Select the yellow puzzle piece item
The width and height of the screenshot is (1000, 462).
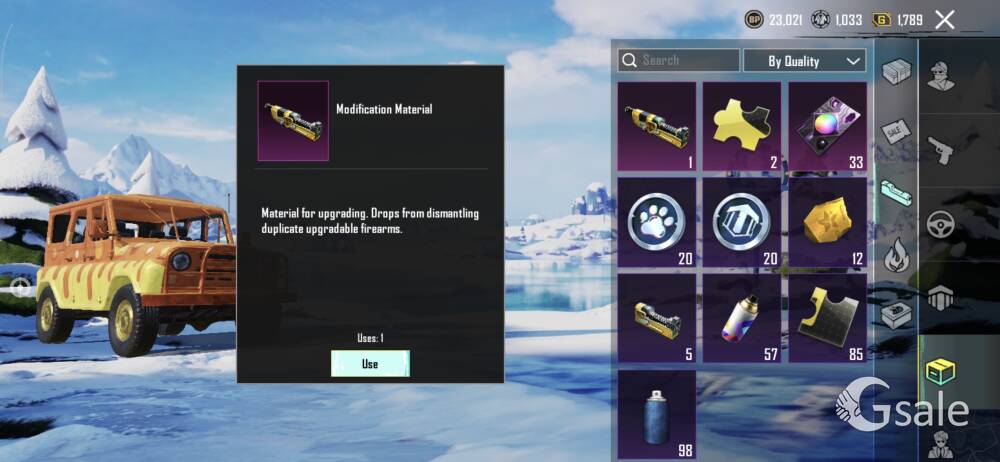742,127
